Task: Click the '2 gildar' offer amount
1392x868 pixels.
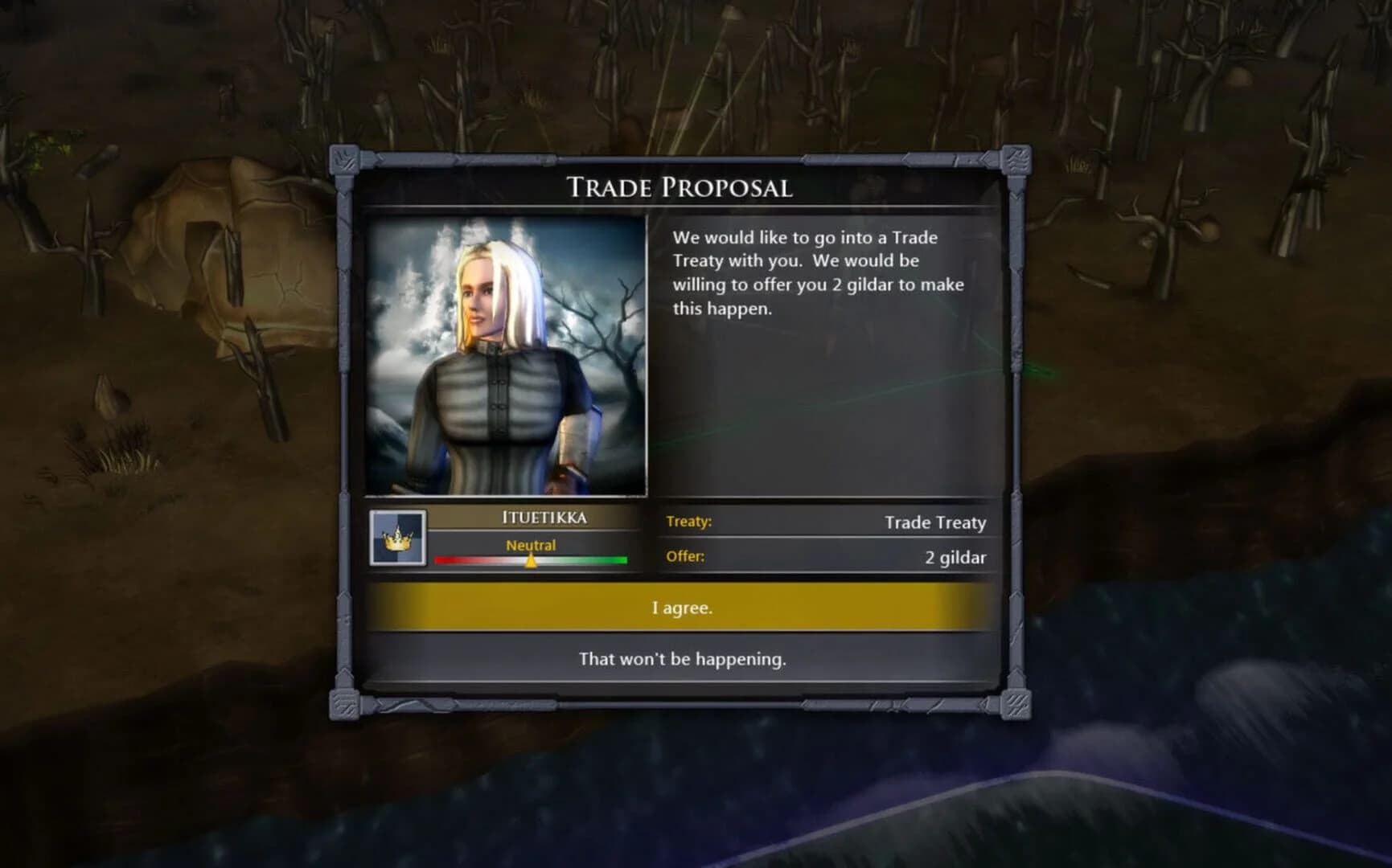Action: [x=955, y=556]
